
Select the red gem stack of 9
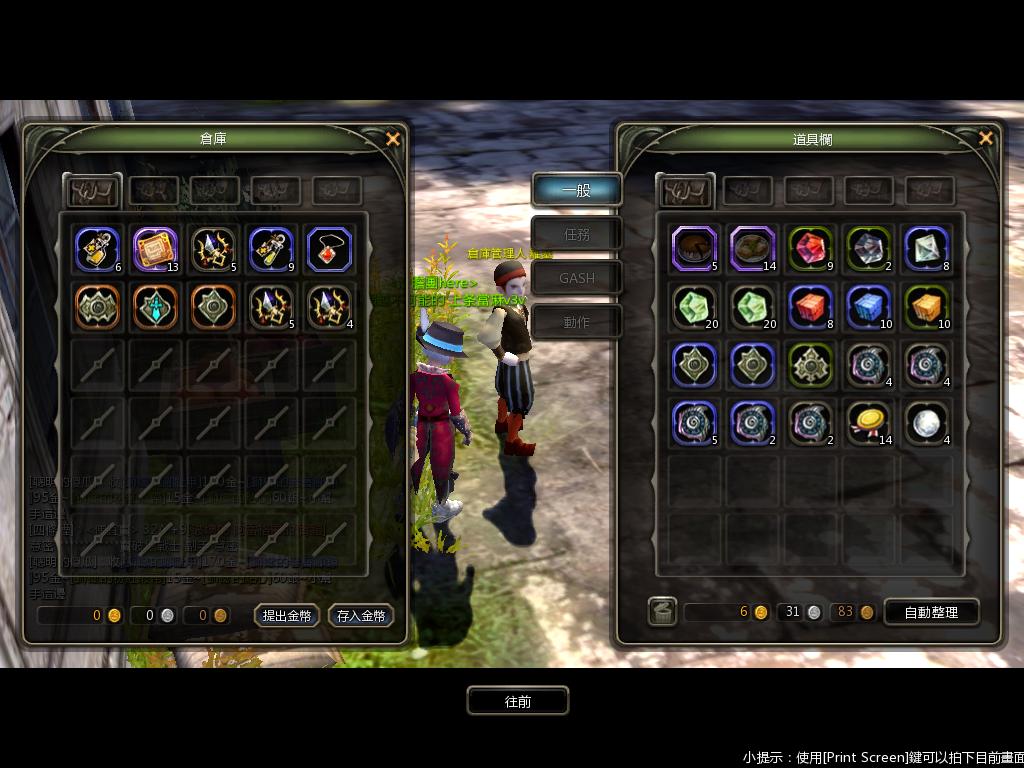[x=811, y=248]
